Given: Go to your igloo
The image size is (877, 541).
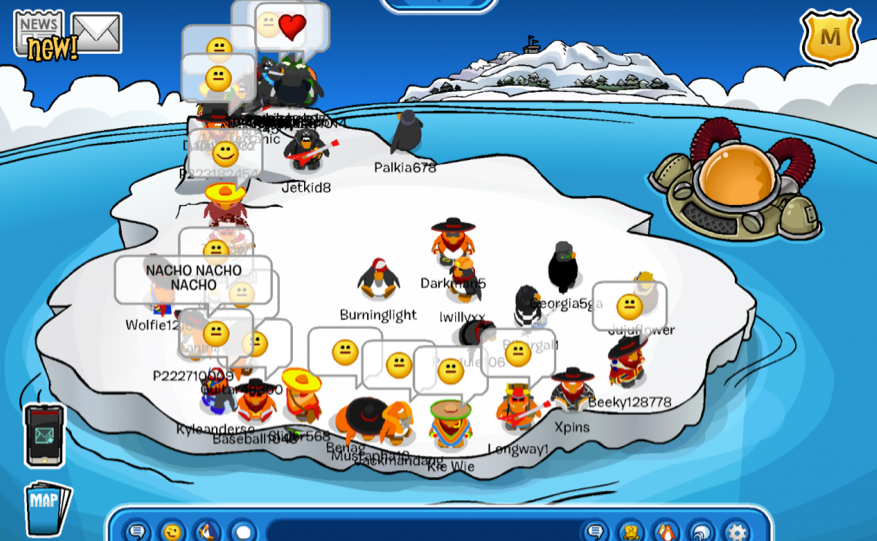Looking at the screenshot, I should 701,531.
